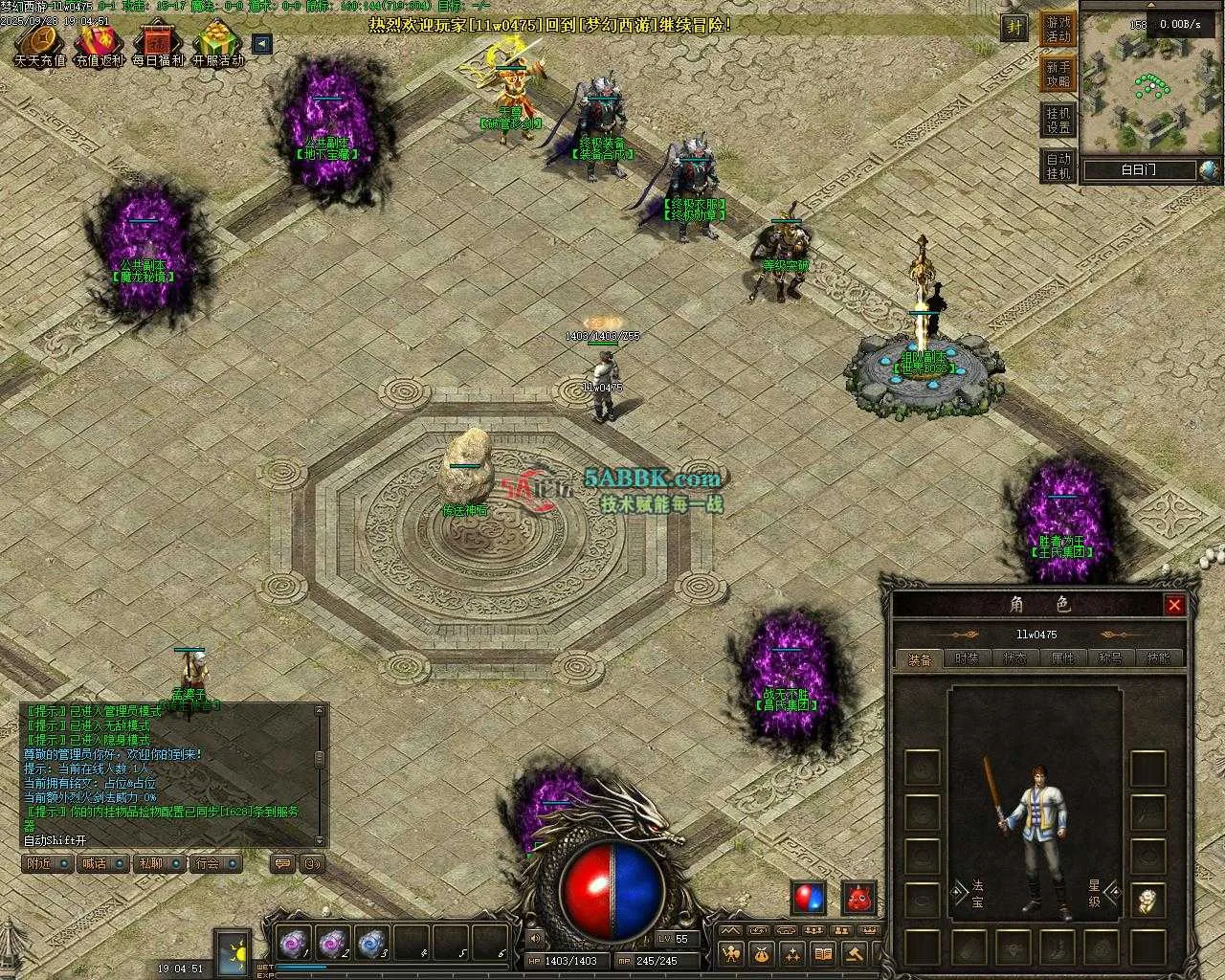Close the 角色 character panel
The image size is (1225, 980).
click(x=1174, y=605)
